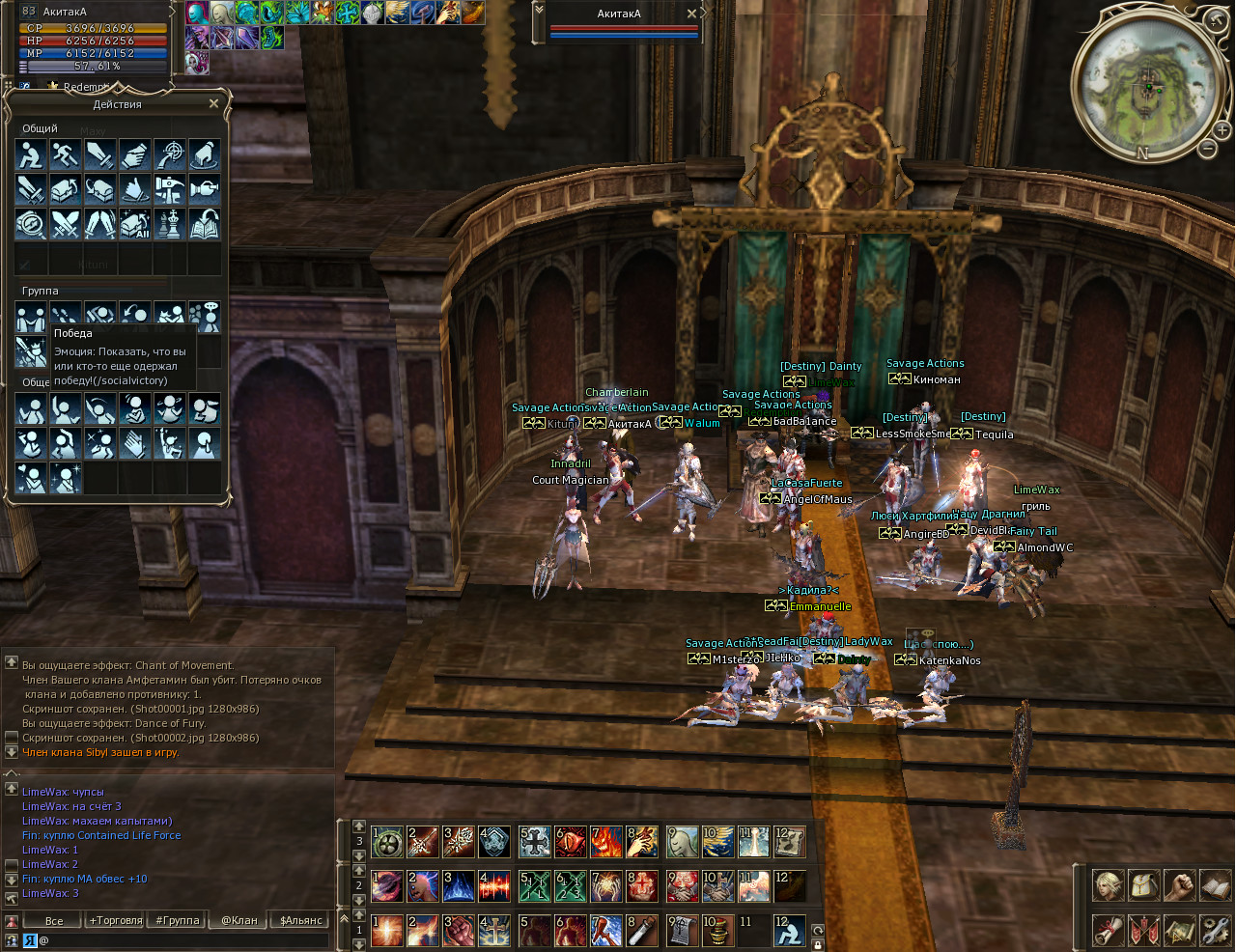Use the sit/stand kneeling figure action
This screenshot has height=952, width=1236.
coord(31,154)
